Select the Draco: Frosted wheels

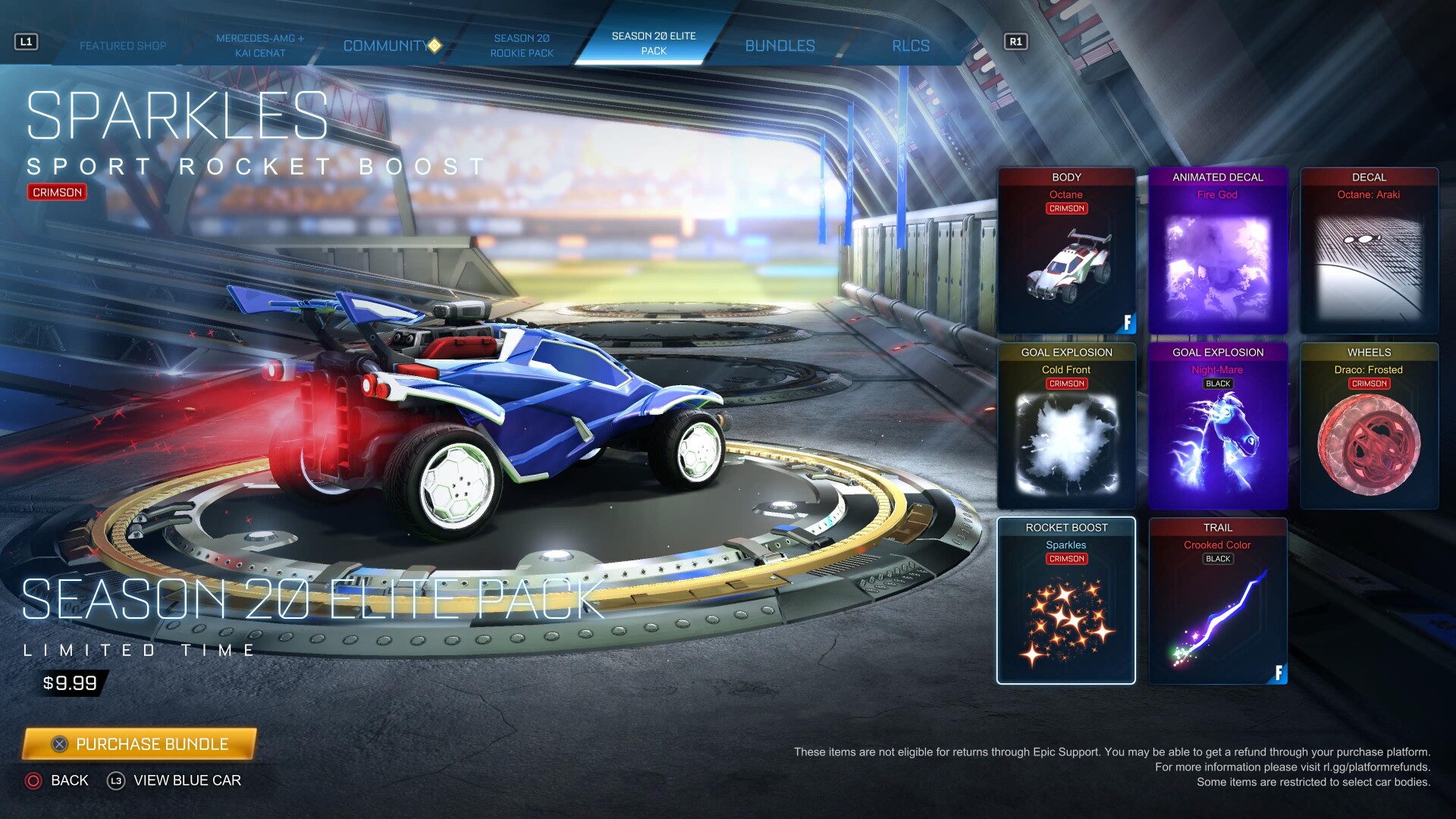(1369, 426)
